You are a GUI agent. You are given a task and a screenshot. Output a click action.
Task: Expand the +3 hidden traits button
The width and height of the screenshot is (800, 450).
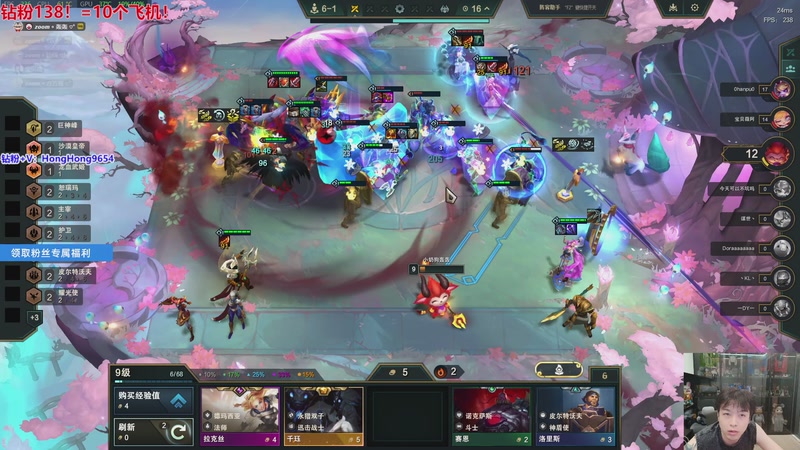34,317
